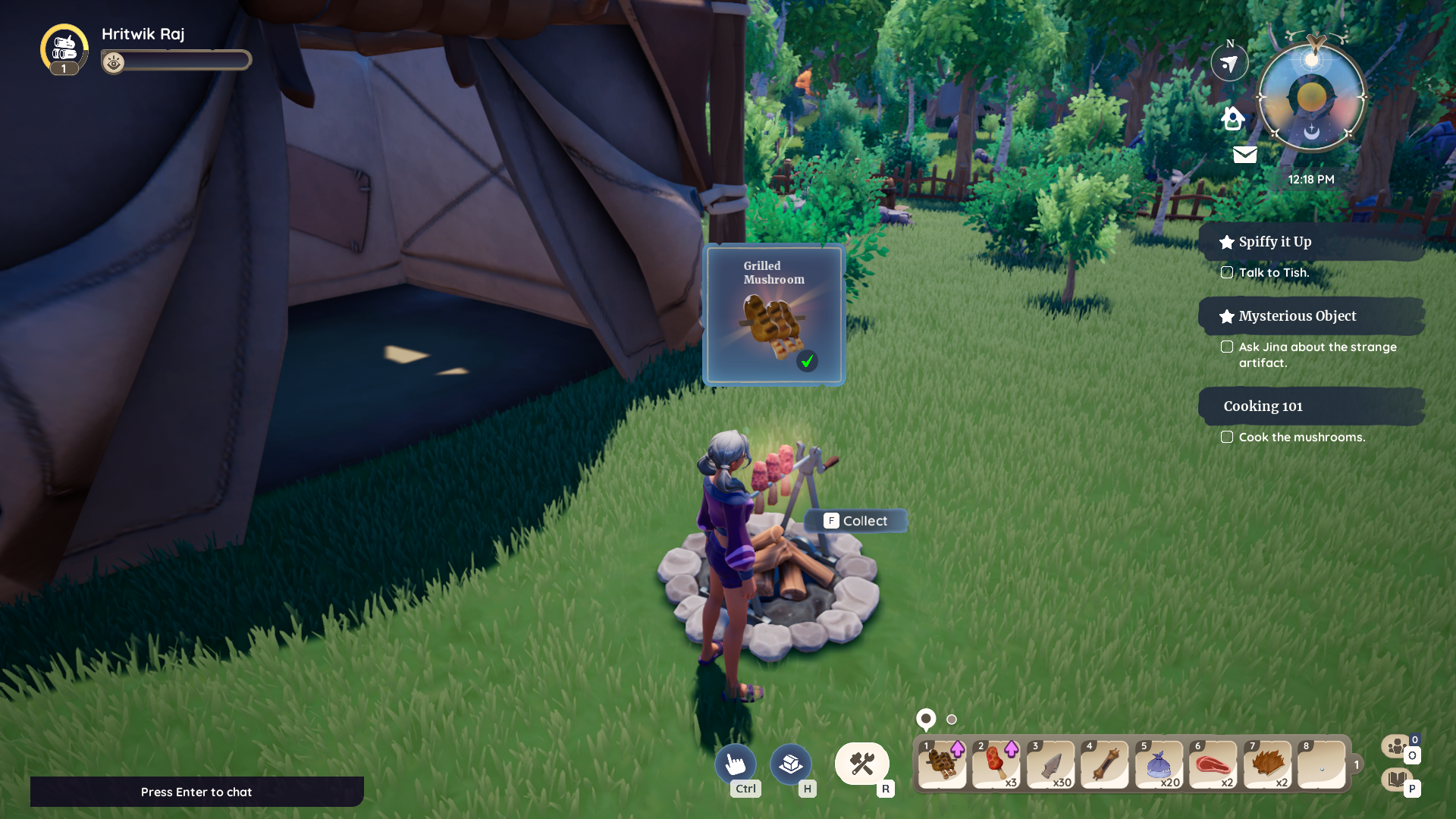The width and height of the screenshot is (1456, 819).
Task: Select the raw mushroom hotbar slot
Action: click(996, 765)
